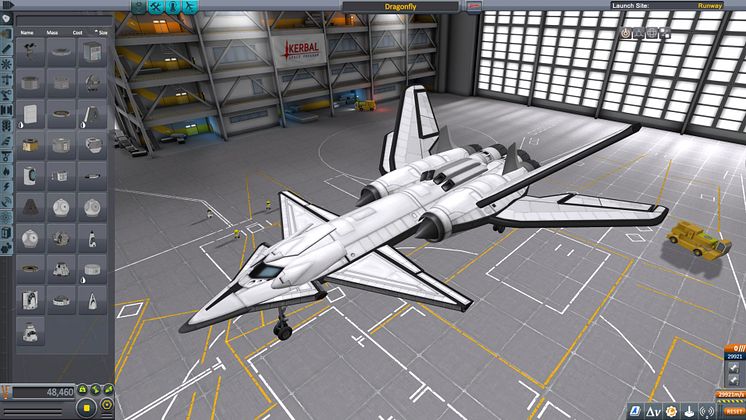Image resolution: width=746 pixels, height=420 pixels.
Task: Toggle the hexagon angle snap button
Action: (x=105, y=408)
